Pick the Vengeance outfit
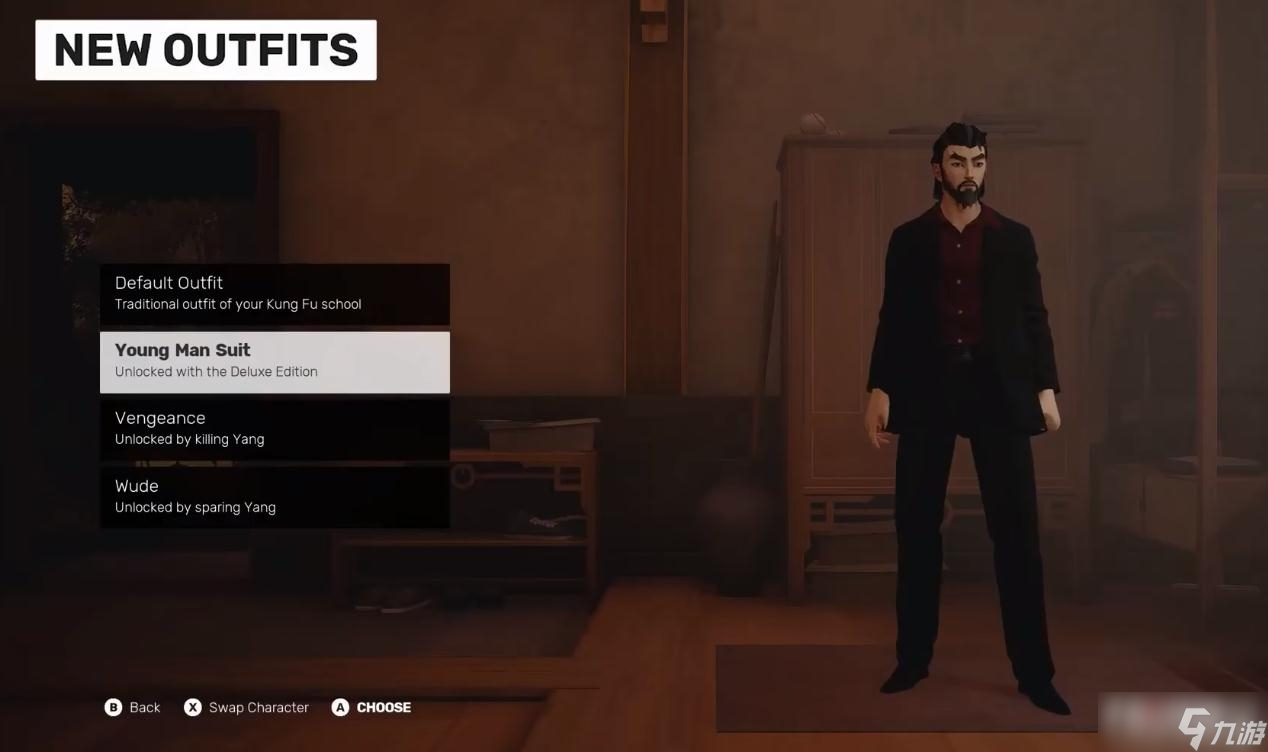This screenshot has width=1268, height=752. (x=274, y=428)
